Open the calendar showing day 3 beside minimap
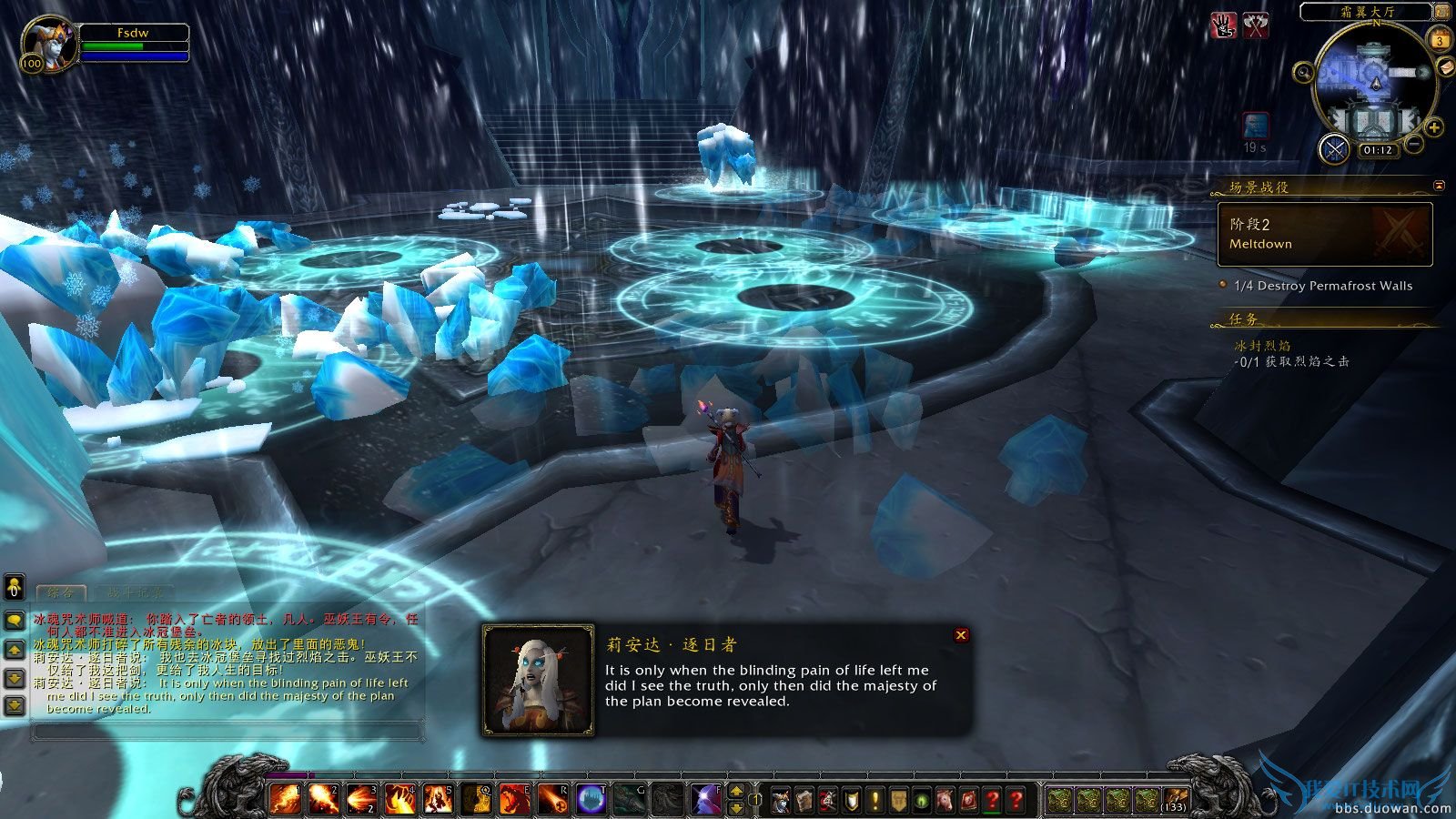Image resolution: width=1456 pixels, height=819 pixels. click(x=1440, y=41)
